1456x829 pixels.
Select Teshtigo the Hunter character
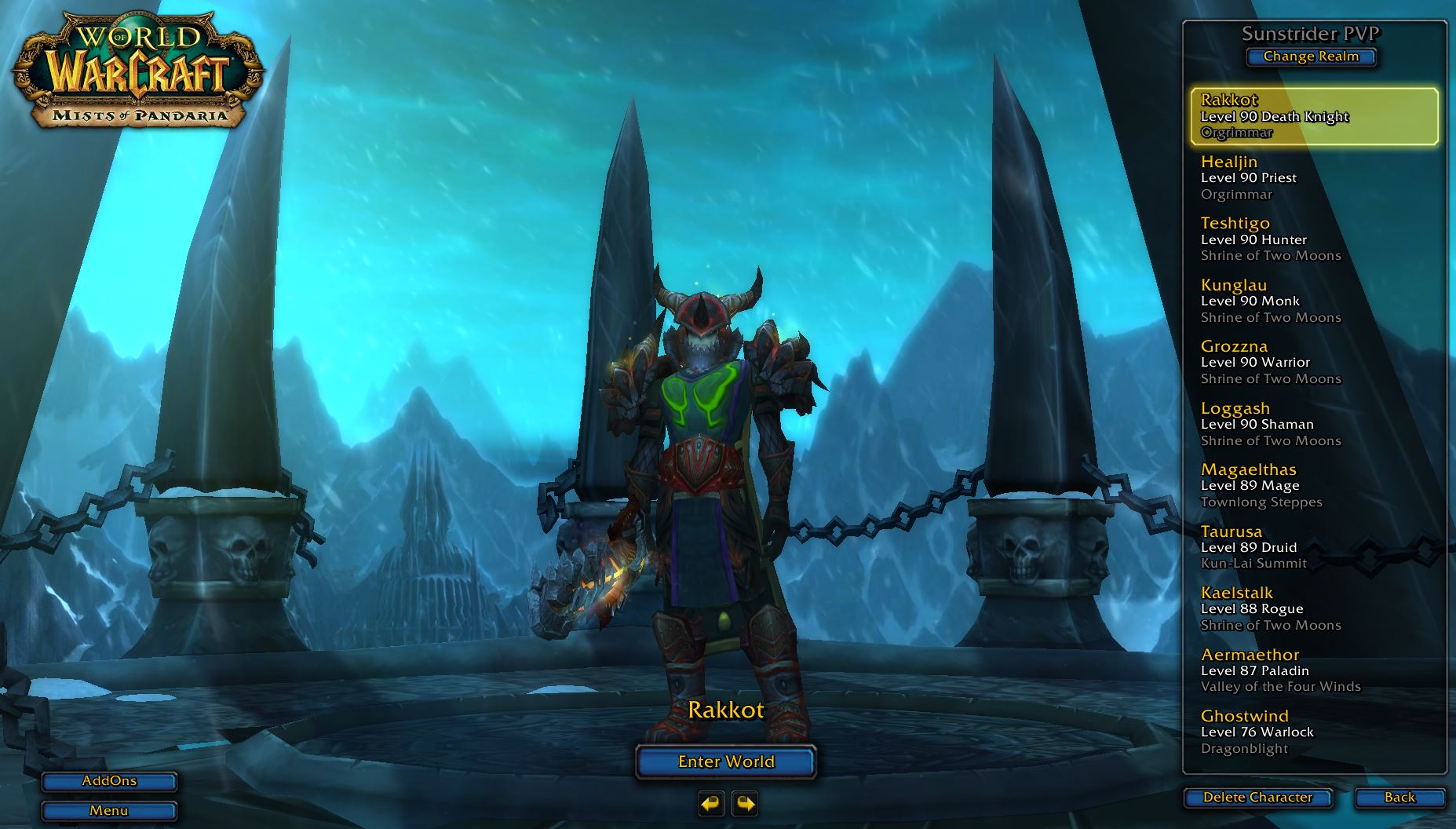tap(1314, 239)
